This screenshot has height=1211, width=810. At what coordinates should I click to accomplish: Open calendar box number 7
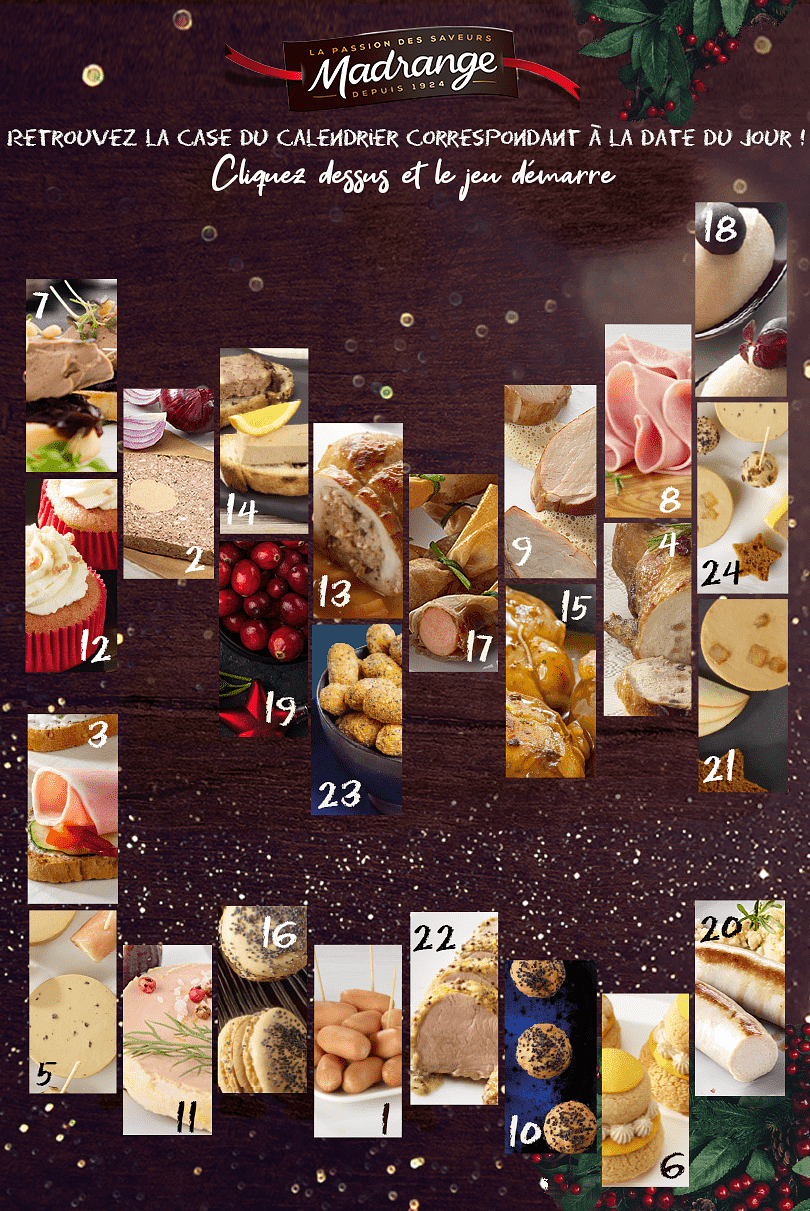click(71, 375)
